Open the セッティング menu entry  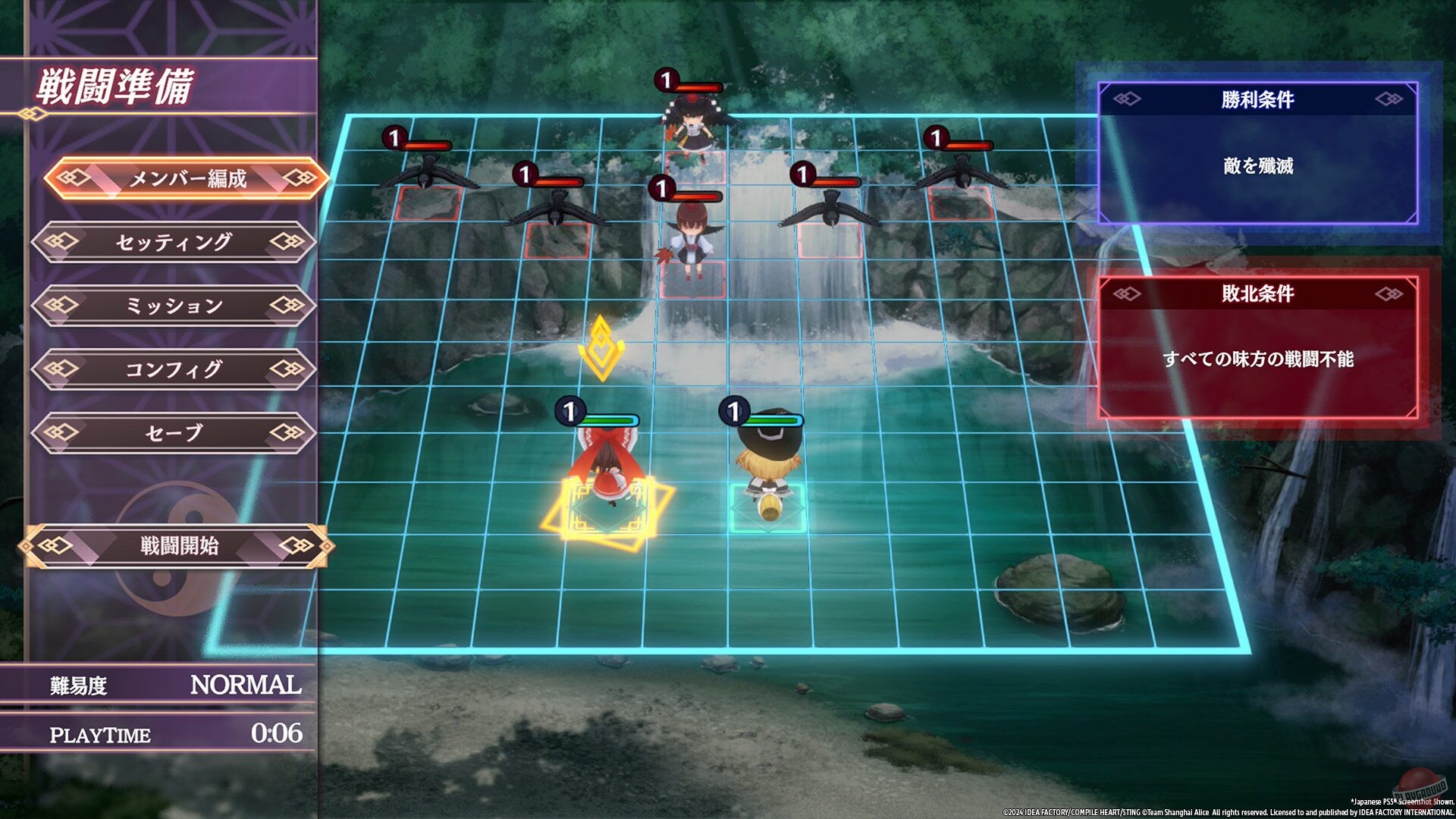point(174,243)
